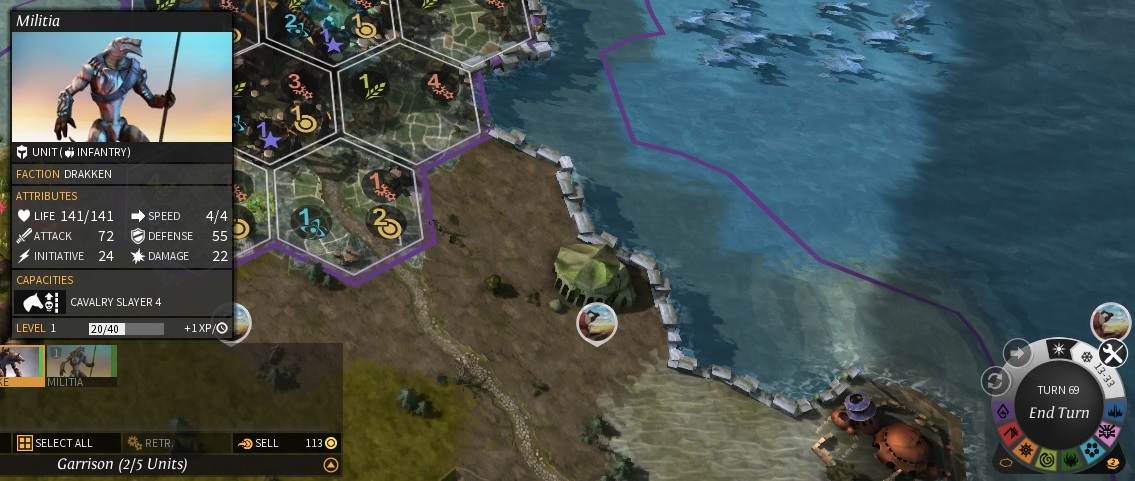1135x481 pixels.
Task: Open the wrench and screwdriver tools button
Action: pyautogui.click(x=1112, y=353)
